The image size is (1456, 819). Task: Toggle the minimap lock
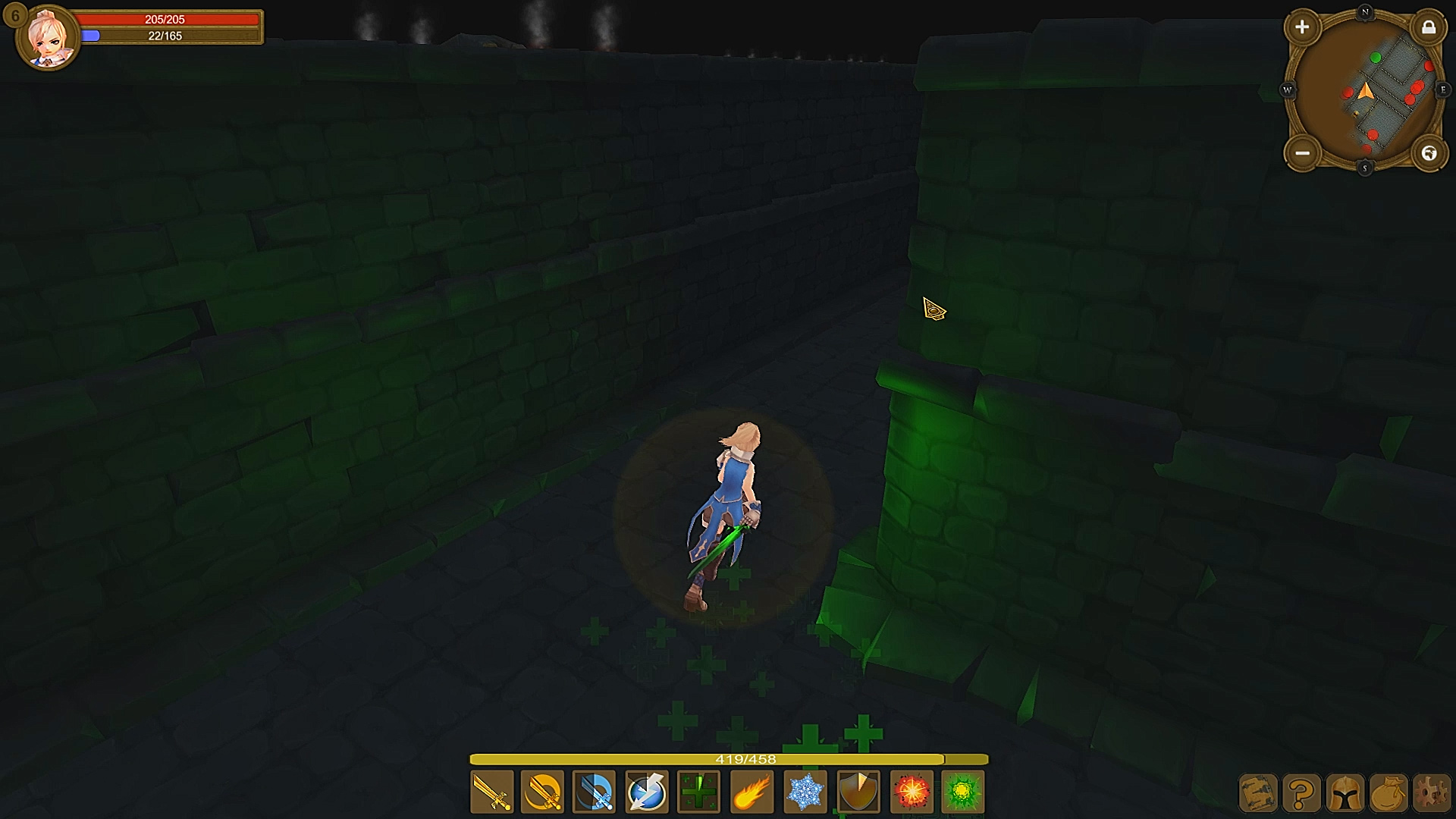coord(1430,27)
